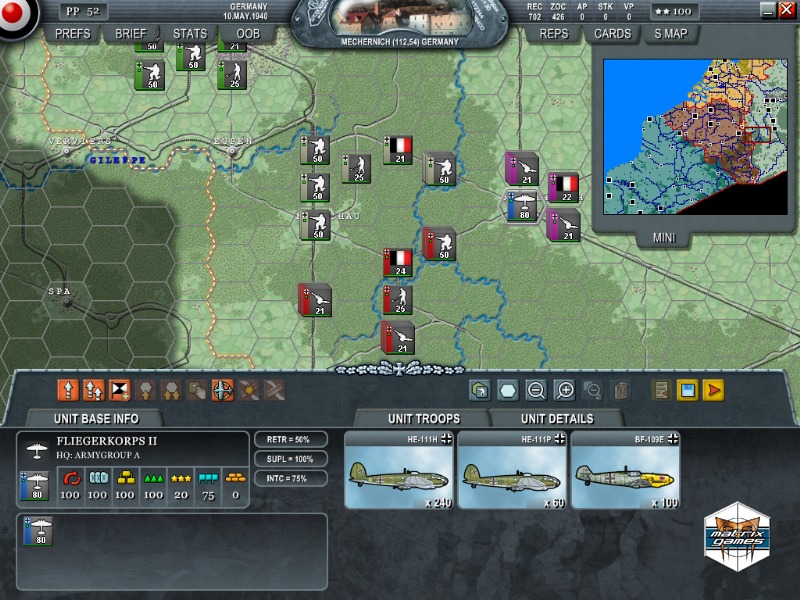Open the S.MAP strategic map tab
Screen dimensions: 800x600
click(x=671, y=33)
